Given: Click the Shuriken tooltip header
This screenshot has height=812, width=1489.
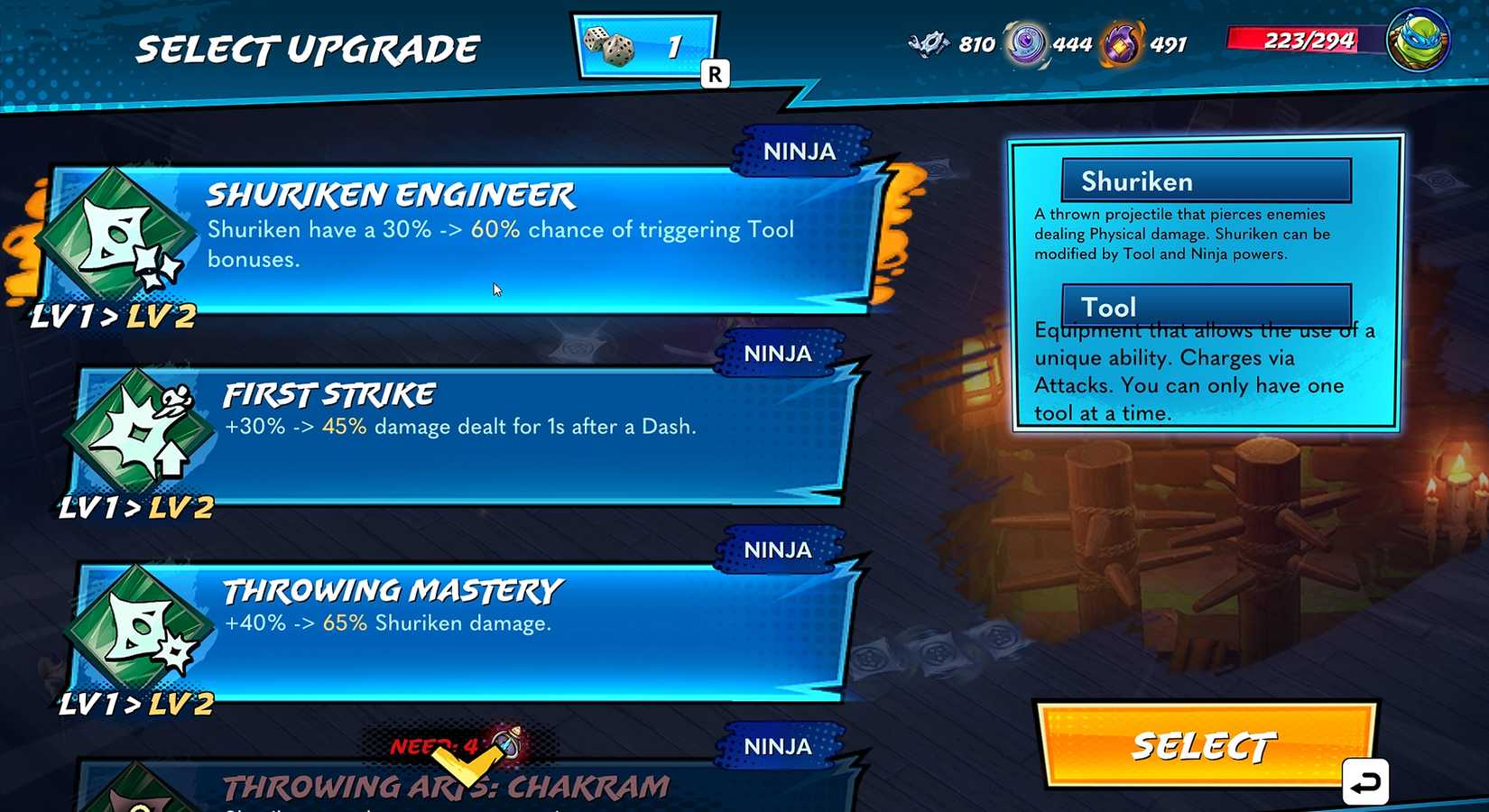Looking at the screenshot, I should click(x=1206, y=180).
